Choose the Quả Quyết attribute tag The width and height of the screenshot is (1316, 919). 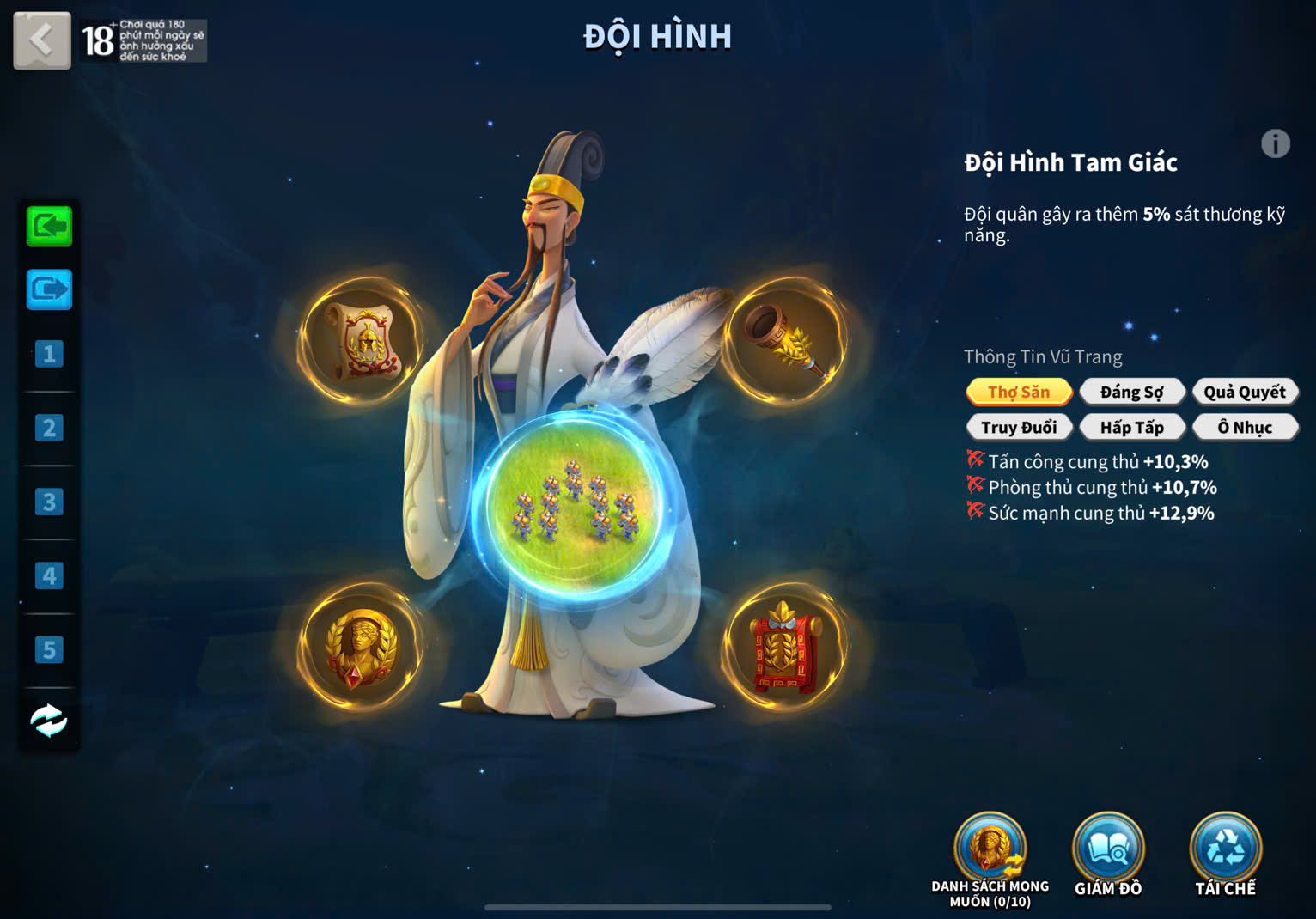point(1244,392)
